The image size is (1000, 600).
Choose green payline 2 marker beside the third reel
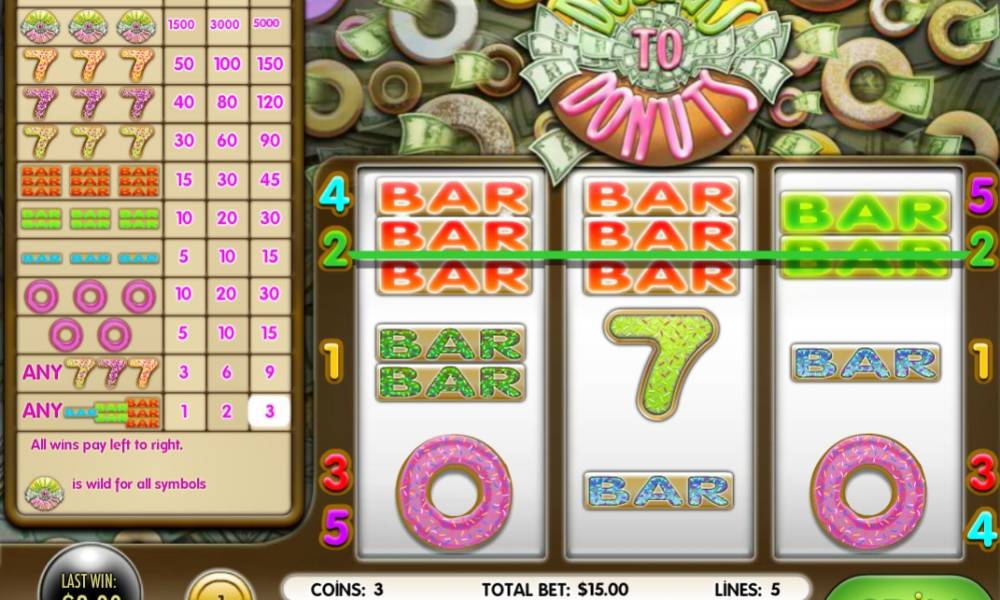(981, 246)
